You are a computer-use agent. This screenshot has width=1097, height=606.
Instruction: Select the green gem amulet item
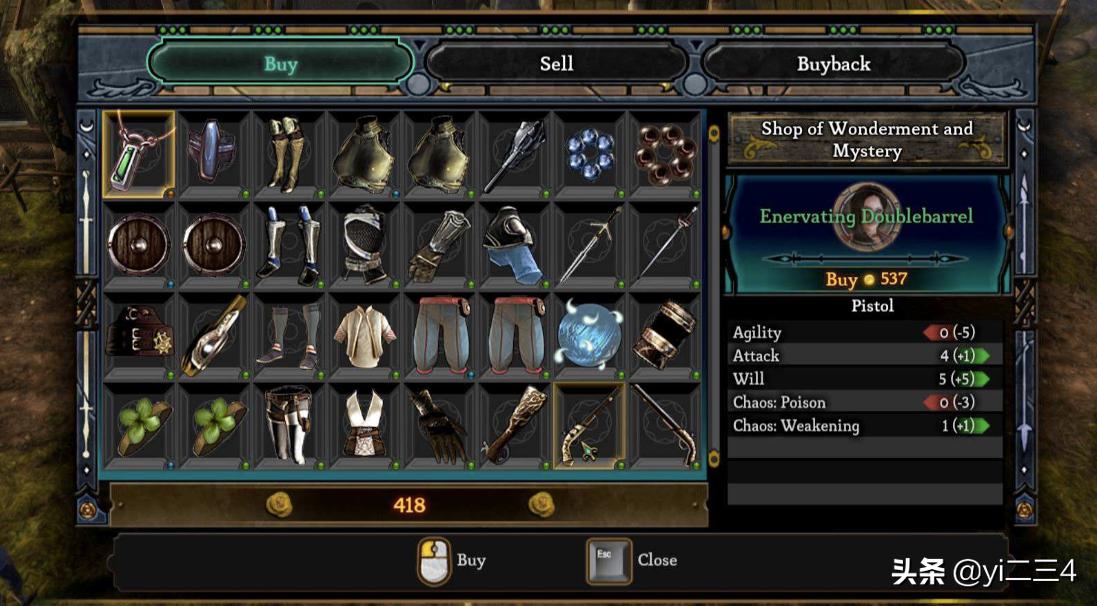139,152
